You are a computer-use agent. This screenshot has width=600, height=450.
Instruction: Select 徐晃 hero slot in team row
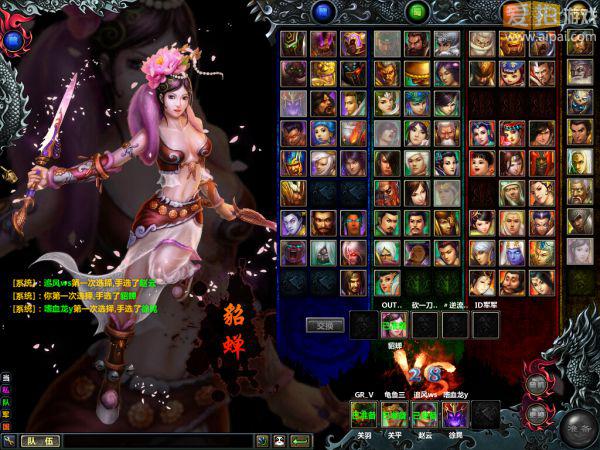[x=456, y=413]
